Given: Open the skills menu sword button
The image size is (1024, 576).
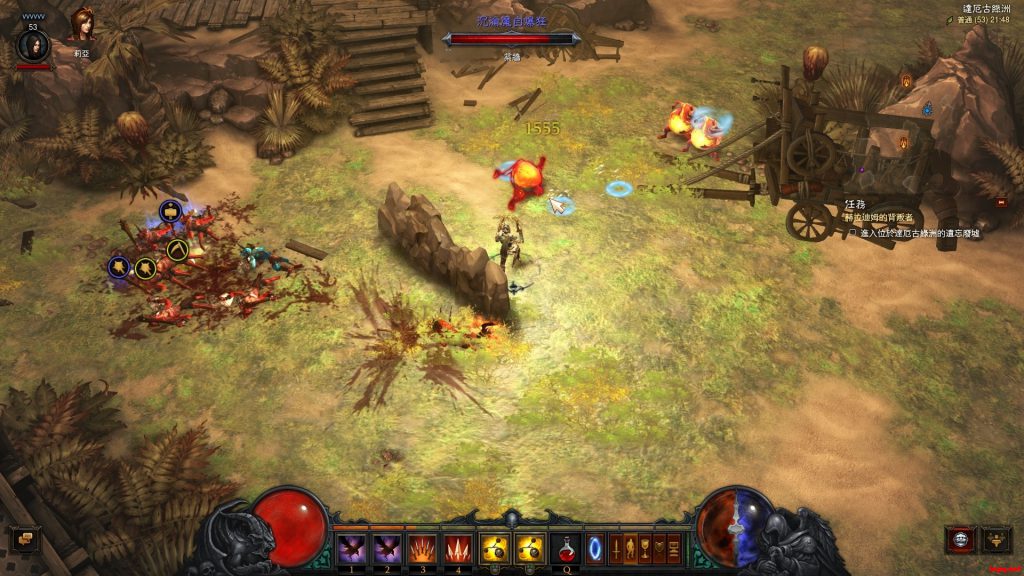Looking at the screenshot, I should [617, 548].
